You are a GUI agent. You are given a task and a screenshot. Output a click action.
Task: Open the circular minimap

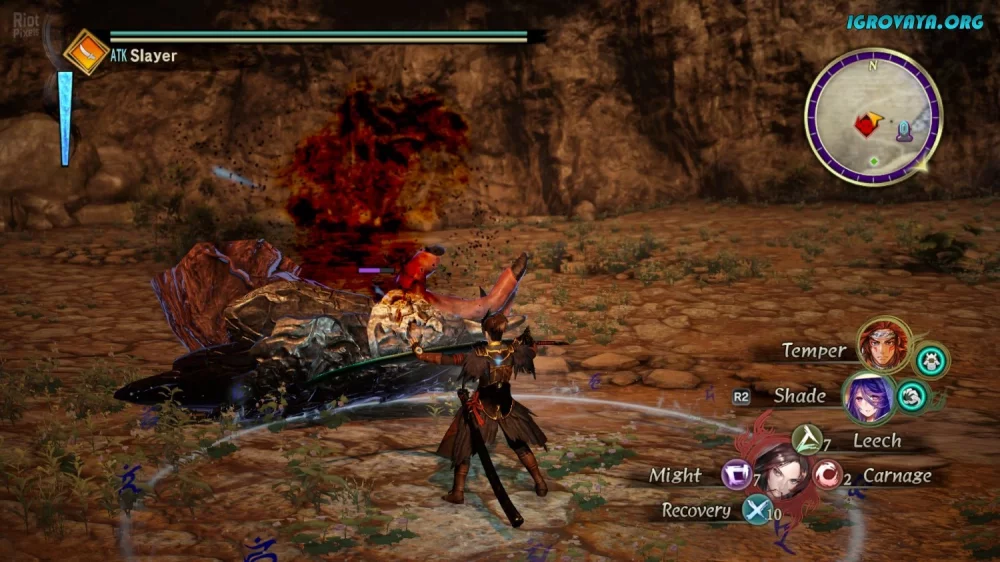(x=873, y=116)
